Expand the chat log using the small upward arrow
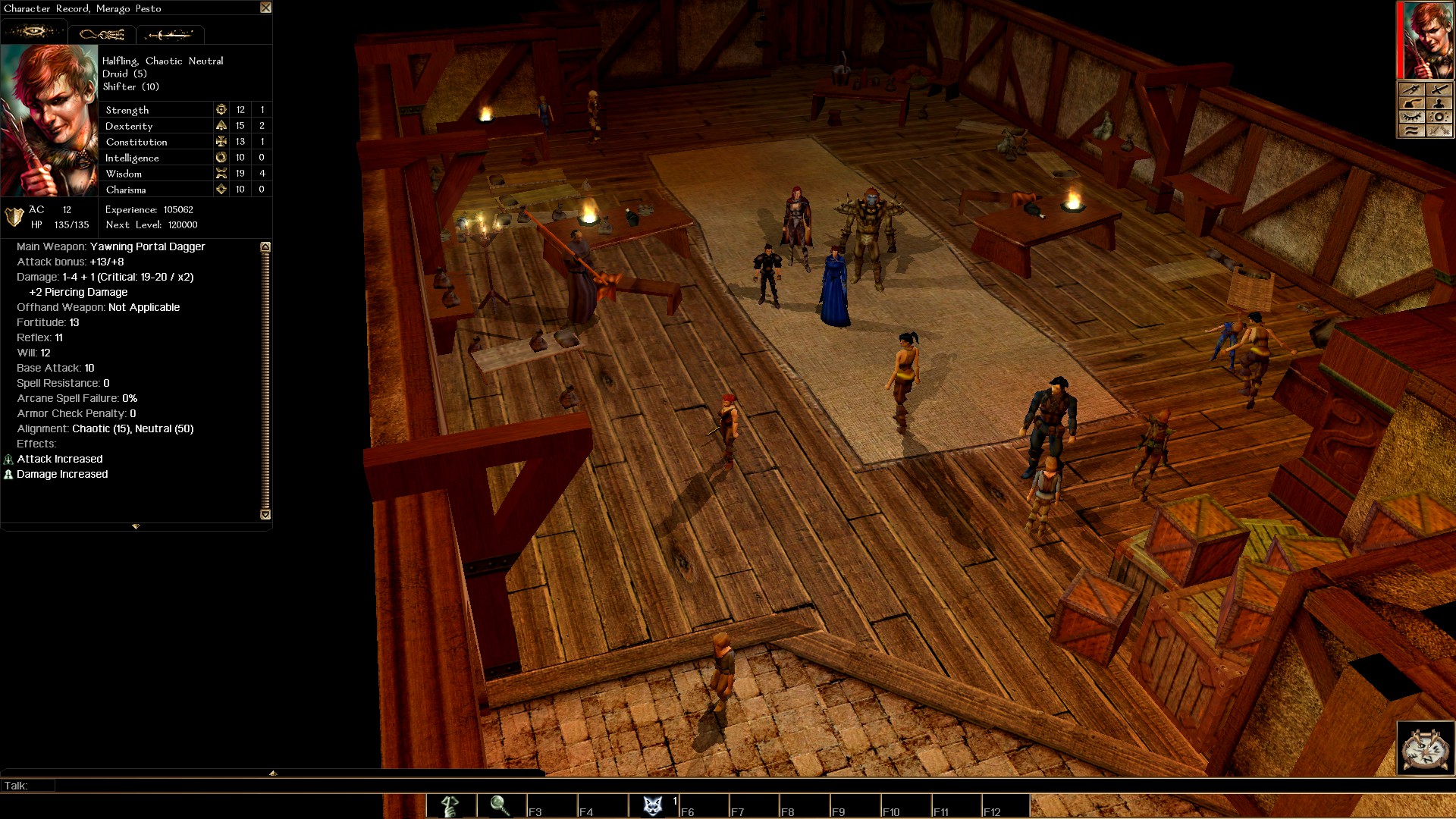The height and width of the screenshot is (819, 1456). coord(273,773)
